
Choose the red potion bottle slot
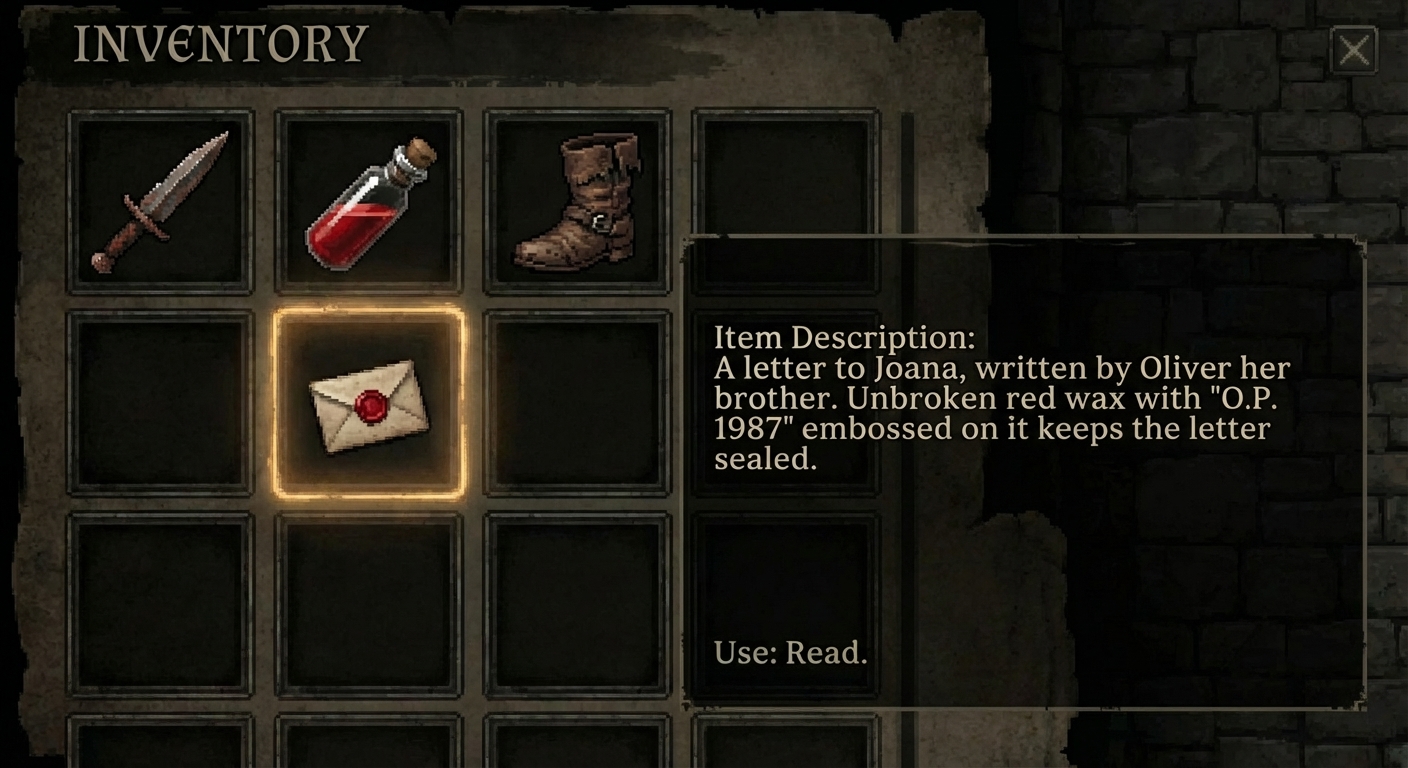coord(368,202)
